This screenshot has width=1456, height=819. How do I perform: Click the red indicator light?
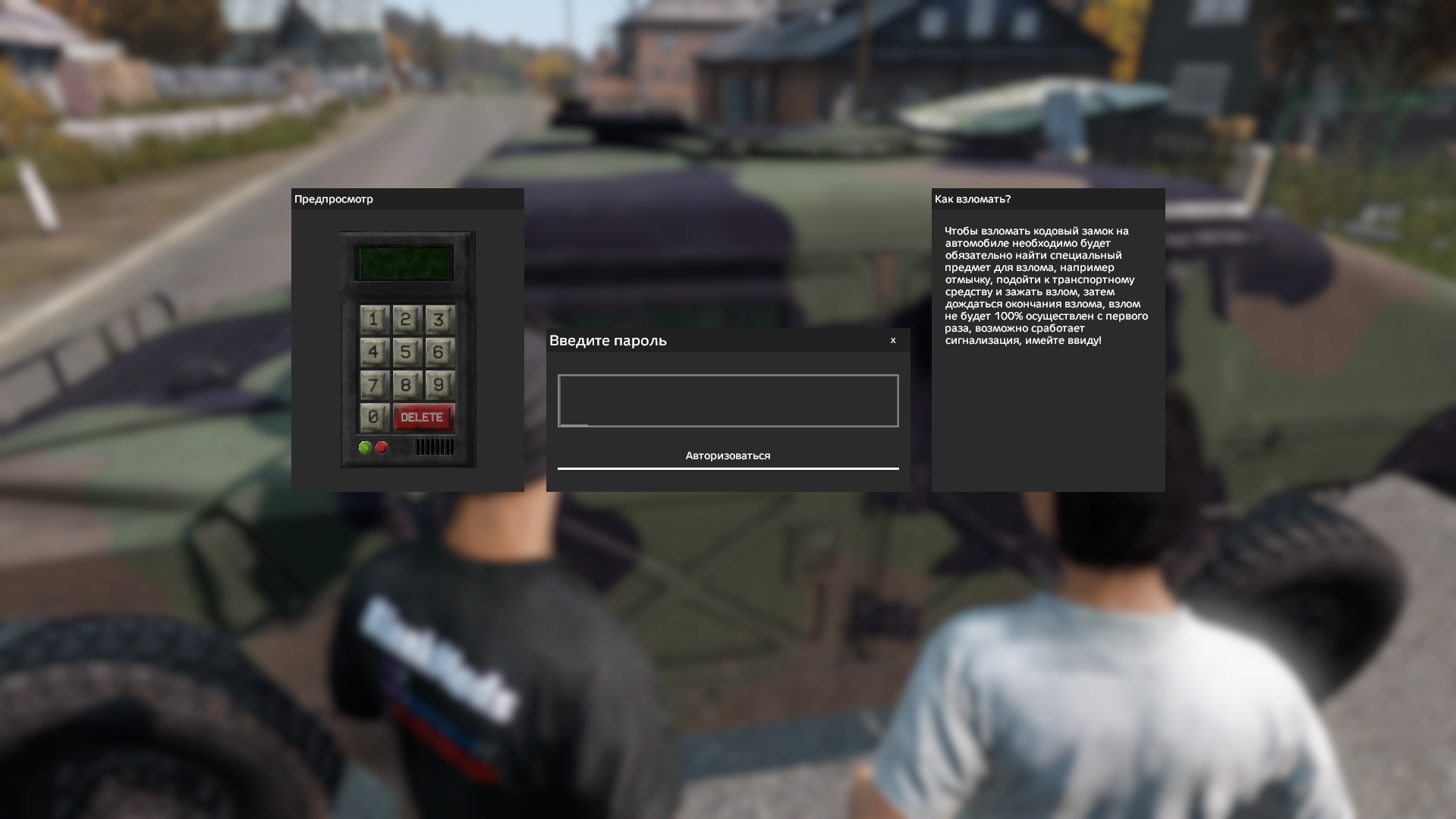(x=382, y=446)
